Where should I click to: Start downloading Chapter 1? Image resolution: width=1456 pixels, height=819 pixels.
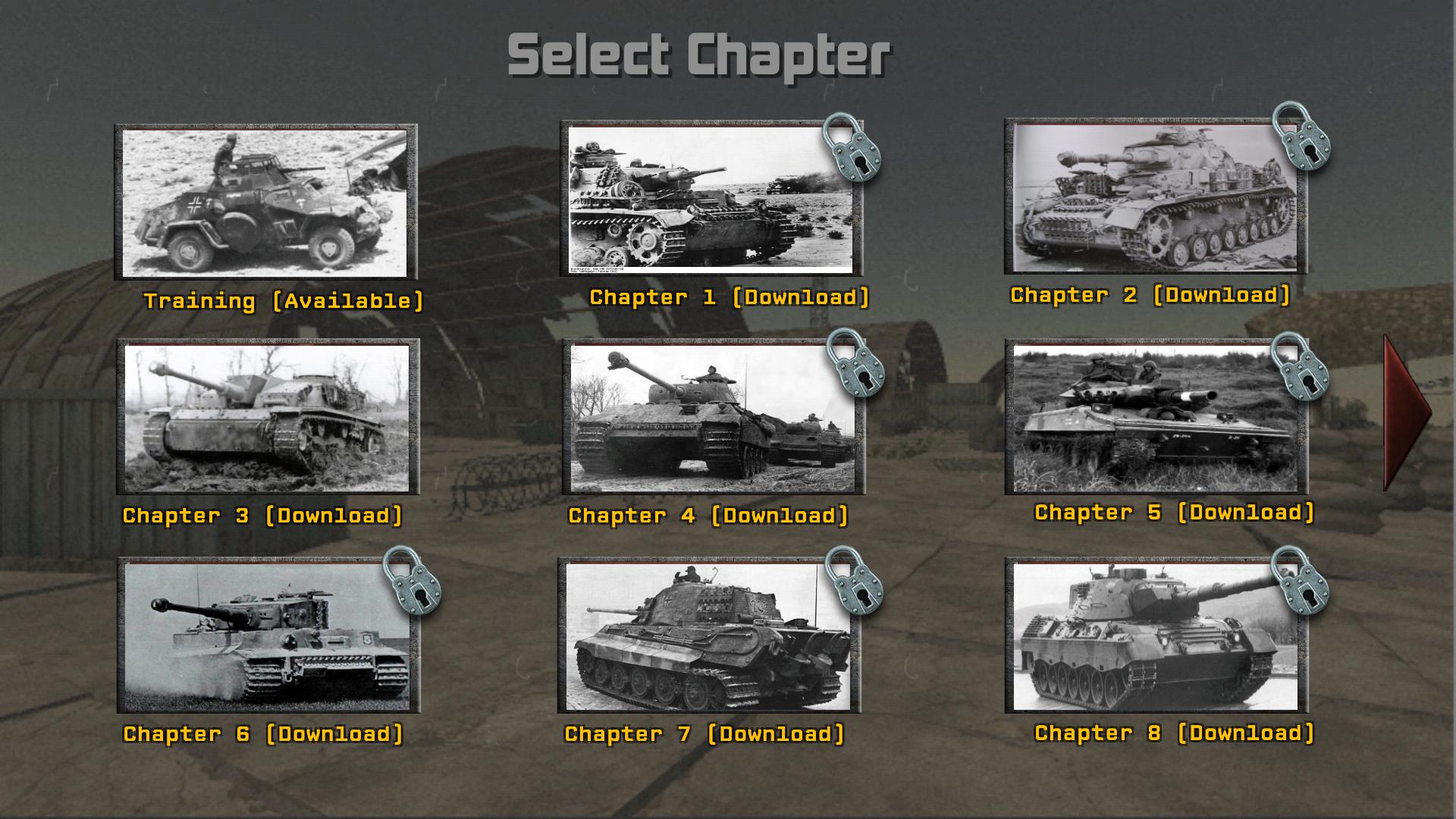click(730, 298)
